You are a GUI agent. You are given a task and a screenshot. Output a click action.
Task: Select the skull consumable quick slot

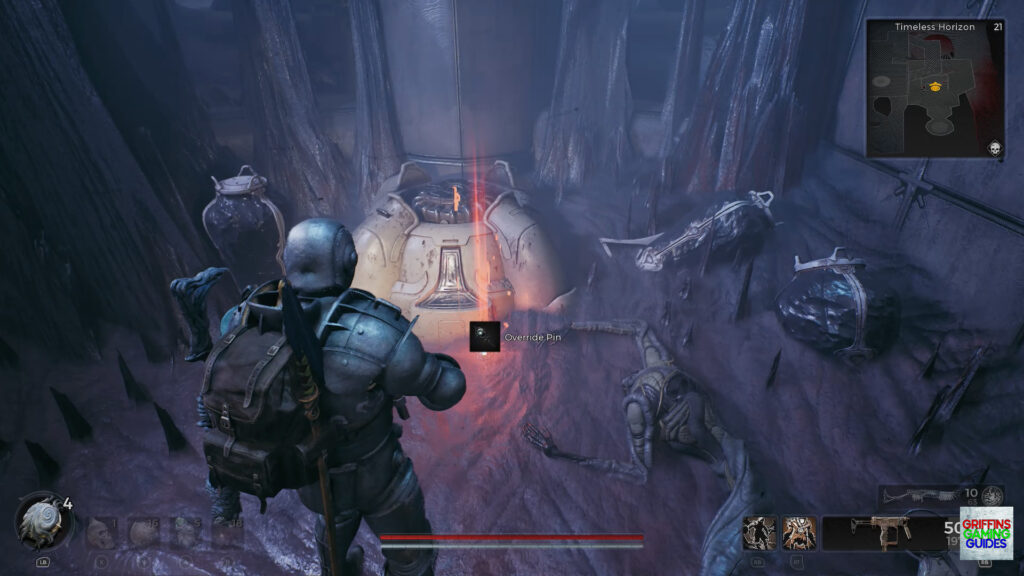pyautogui.click(x=101, y=532)
